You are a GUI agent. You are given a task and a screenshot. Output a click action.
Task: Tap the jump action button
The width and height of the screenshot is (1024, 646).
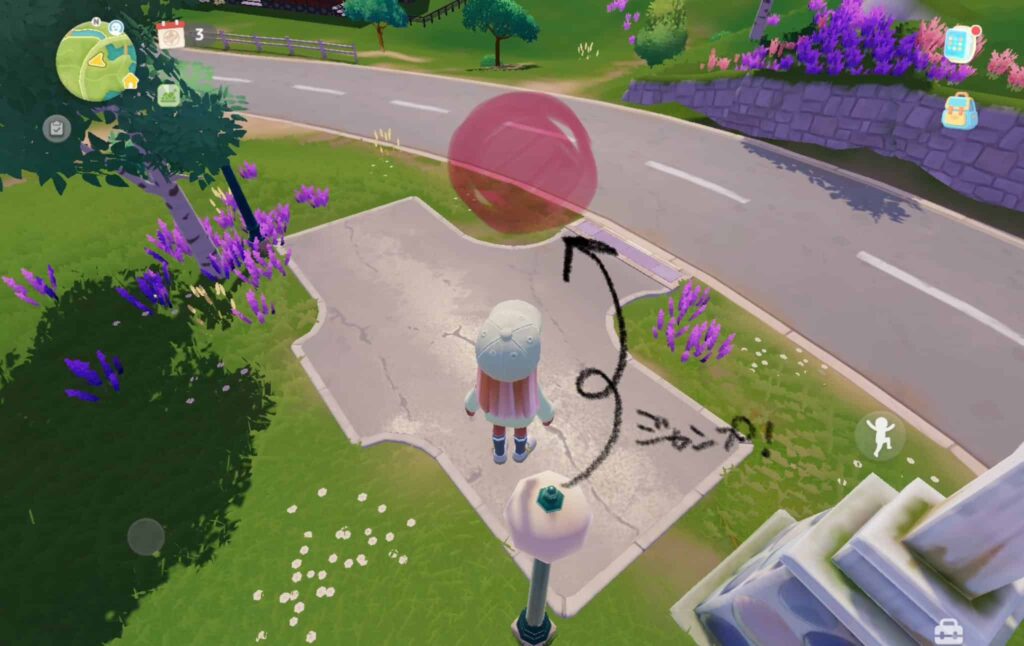(880, 436)
